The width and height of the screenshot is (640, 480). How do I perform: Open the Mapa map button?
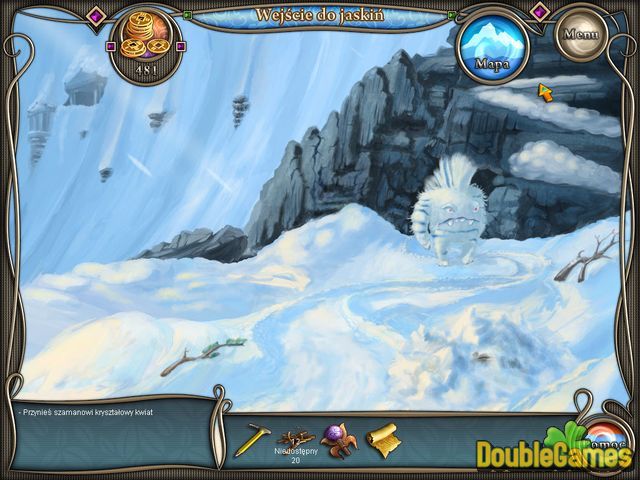(491, 46)
